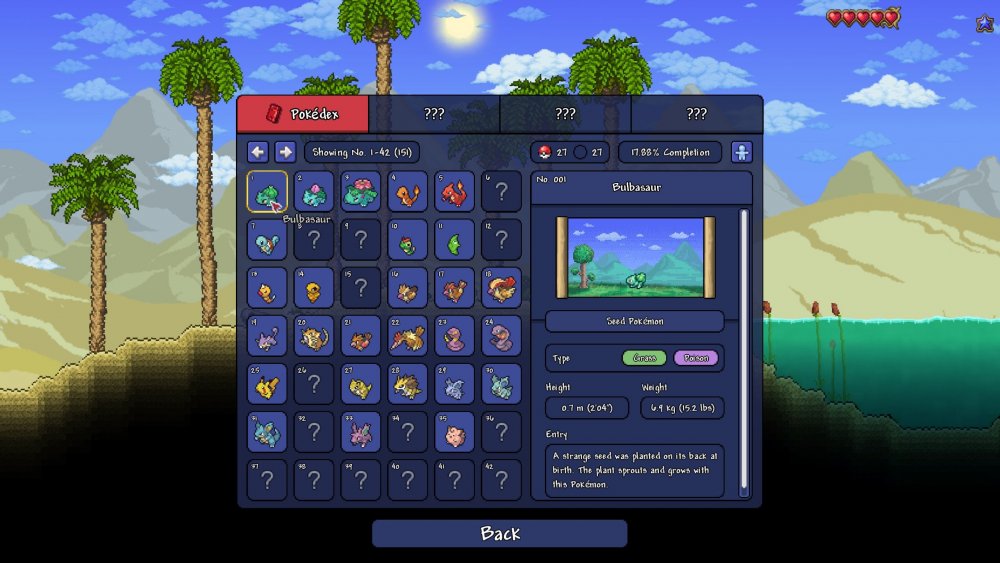Pick the Squirtle slot
Screen dimensions: 1000x563
pos(267,239)
